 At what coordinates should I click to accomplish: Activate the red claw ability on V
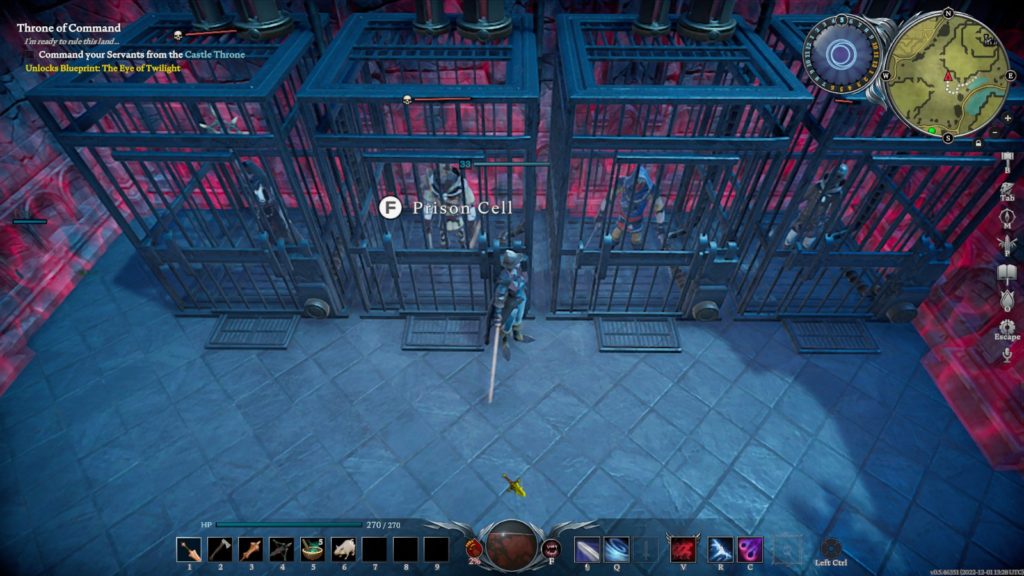pyautogui.click(x=683, y=549)
